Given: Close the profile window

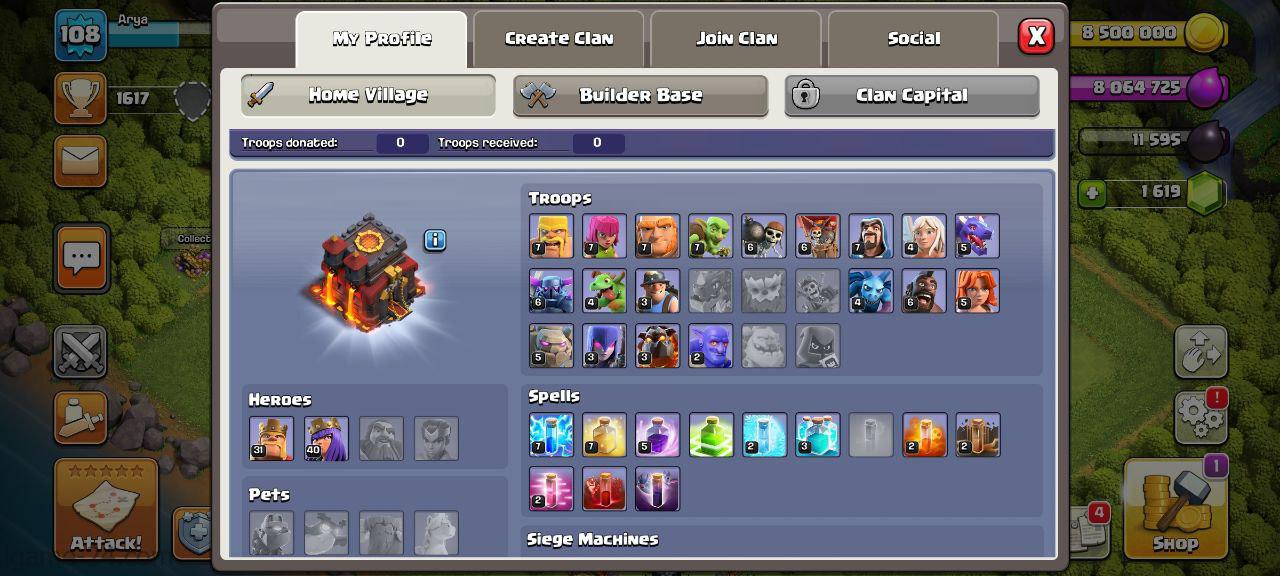Looking at the screenshot, I should (x=1036, y=37).
